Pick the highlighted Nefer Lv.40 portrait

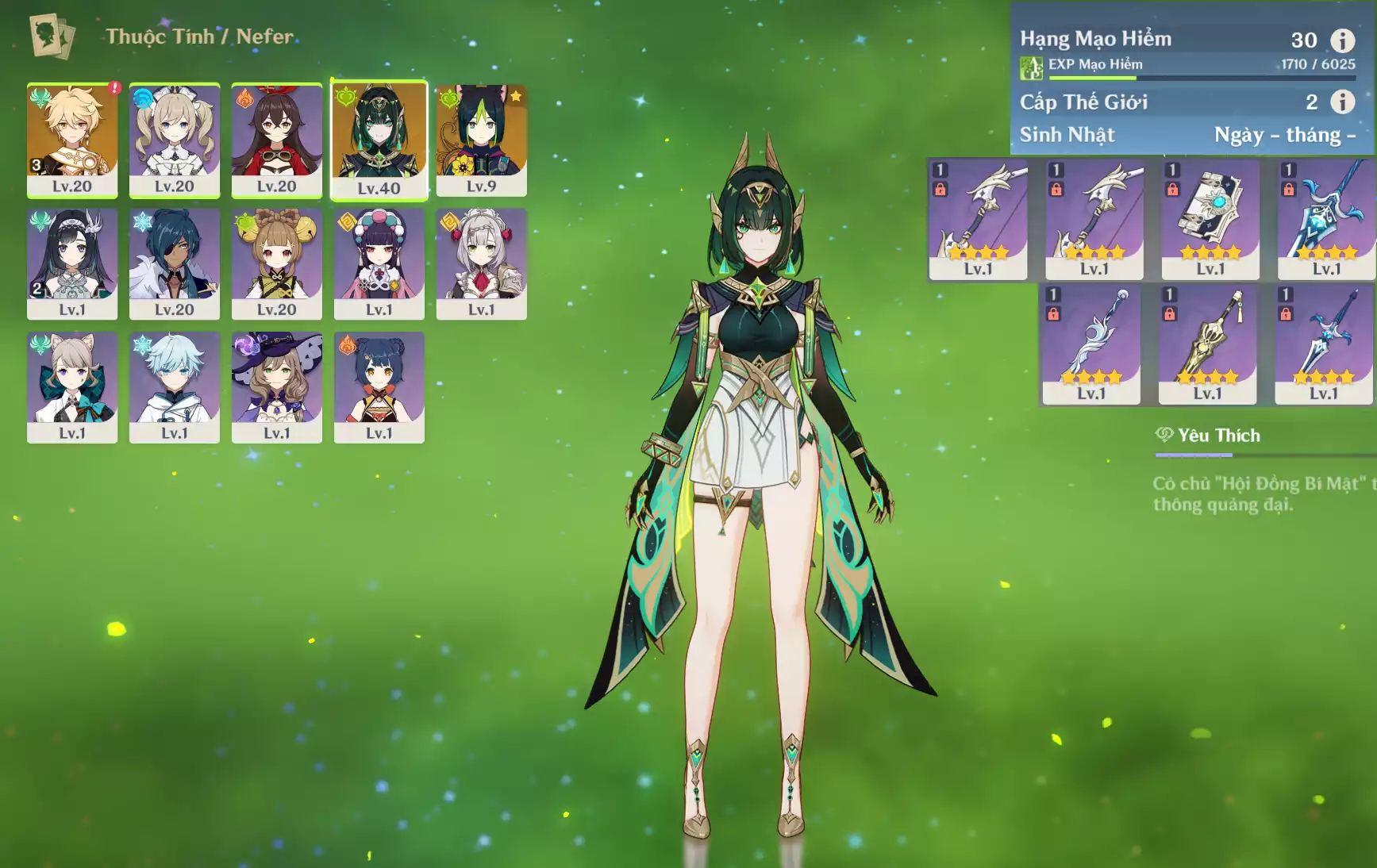(379, 140)
